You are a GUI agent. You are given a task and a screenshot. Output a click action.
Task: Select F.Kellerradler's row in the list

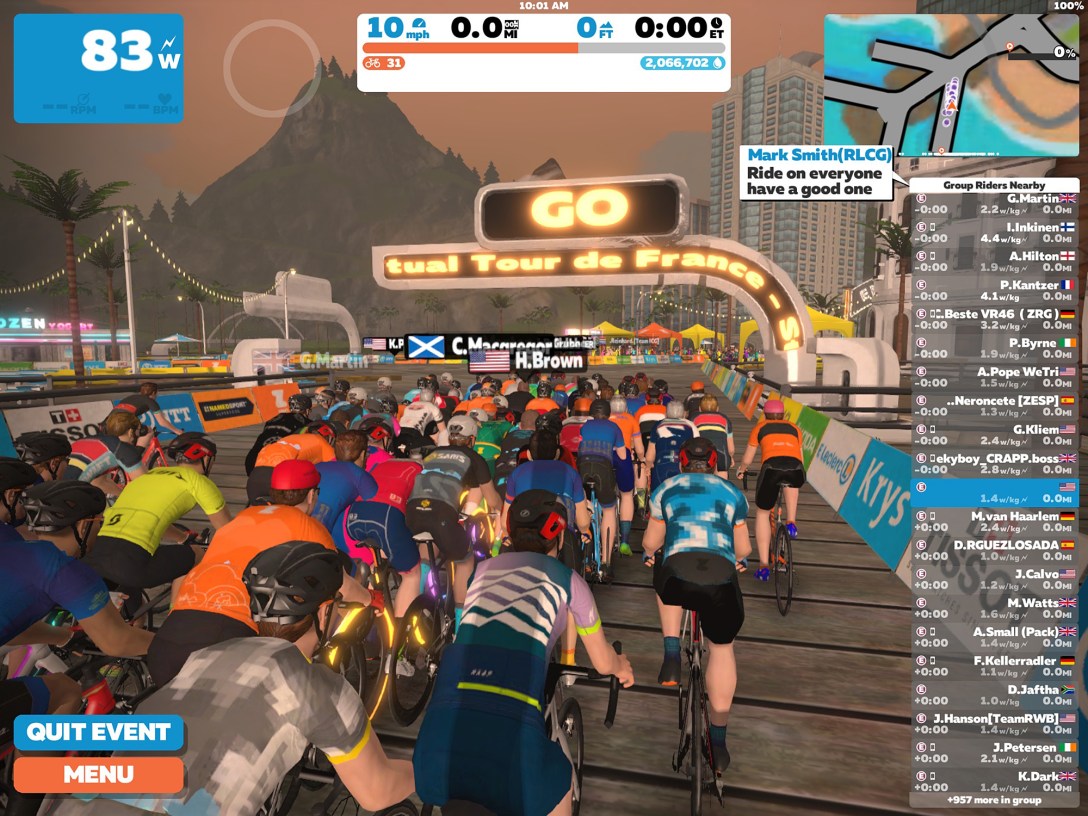[994, 667]
